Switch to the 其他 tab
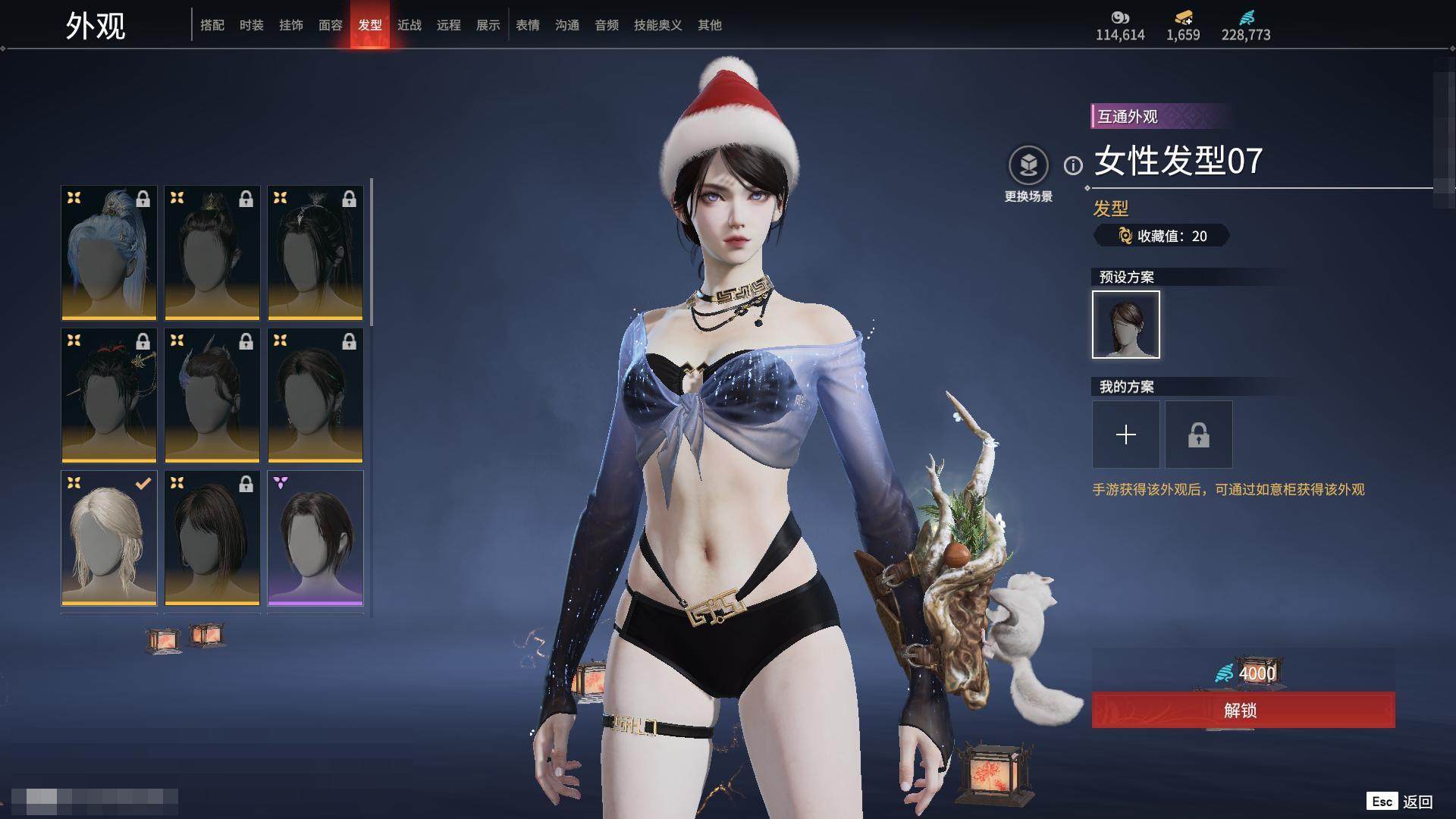Screen dimensions: 1456x819 pos(710,25)
